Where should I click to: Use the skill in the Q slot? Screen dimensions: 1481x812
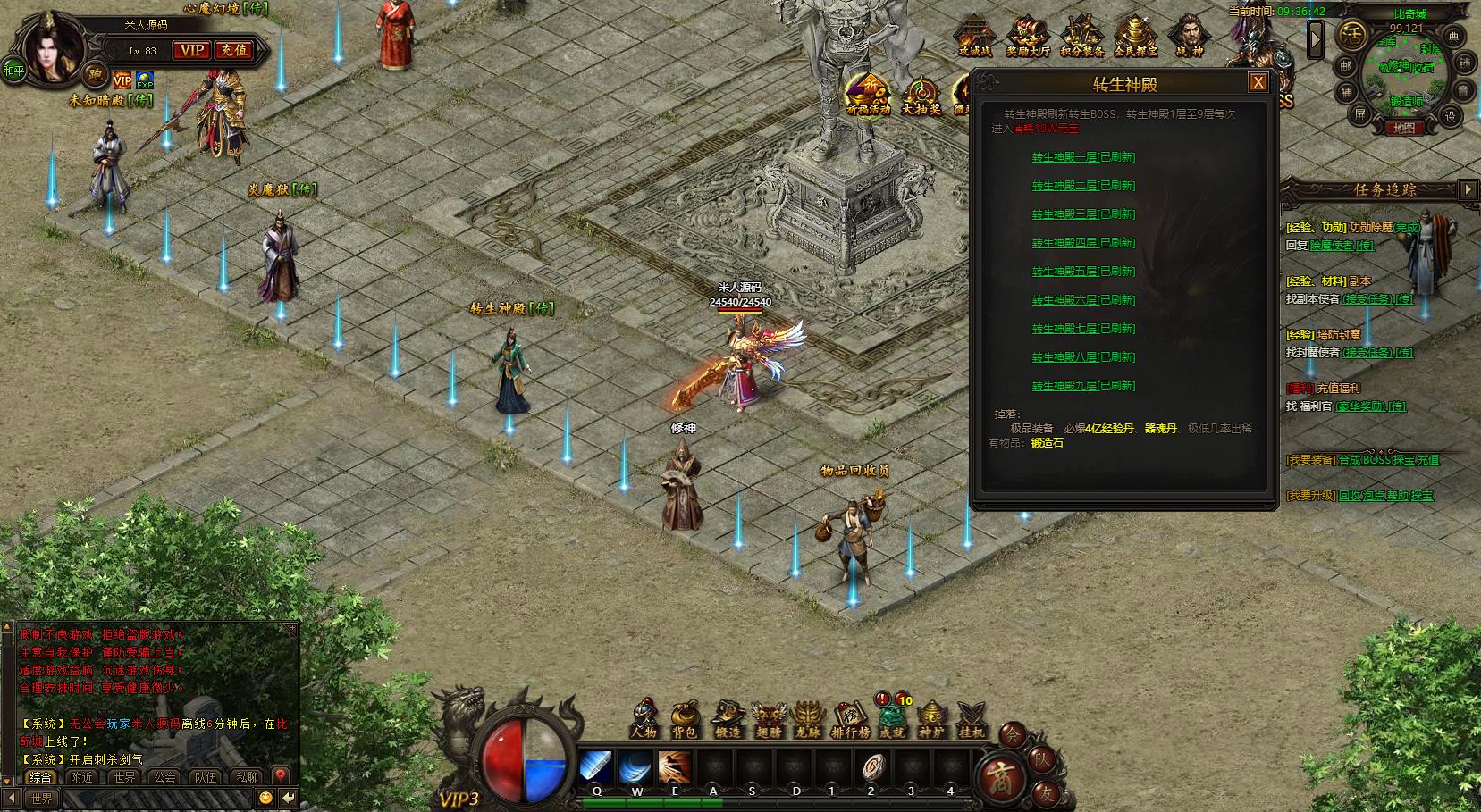[596, 766]
